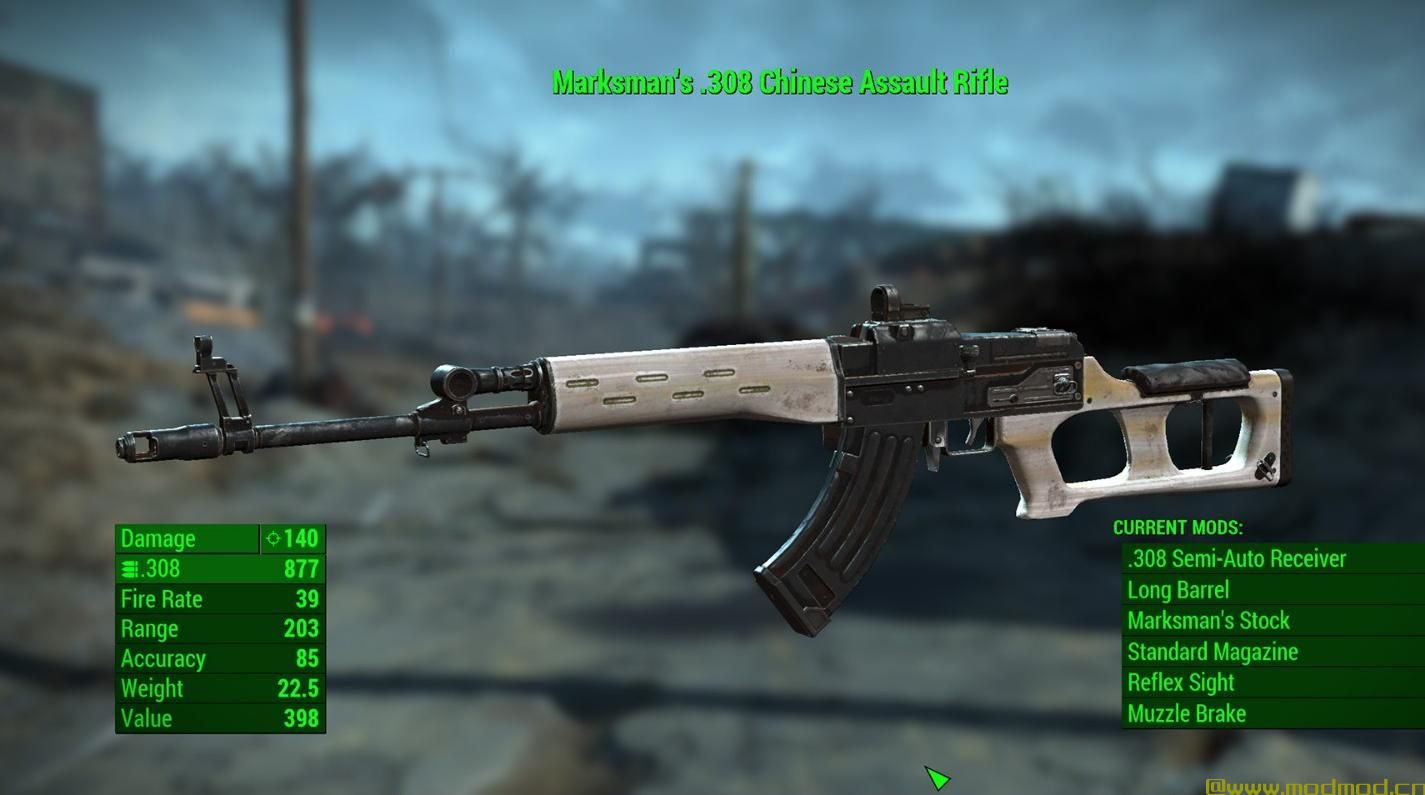The image size is (1425, 795).
Task: Select the ammo icon beside .308
Action: tap(128, 568)
